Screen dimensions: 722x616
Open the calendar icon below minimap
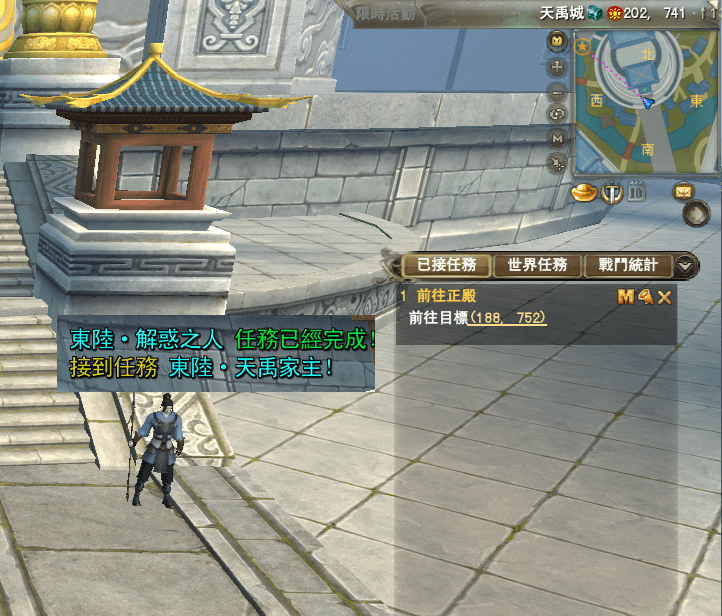coord(636,191)
